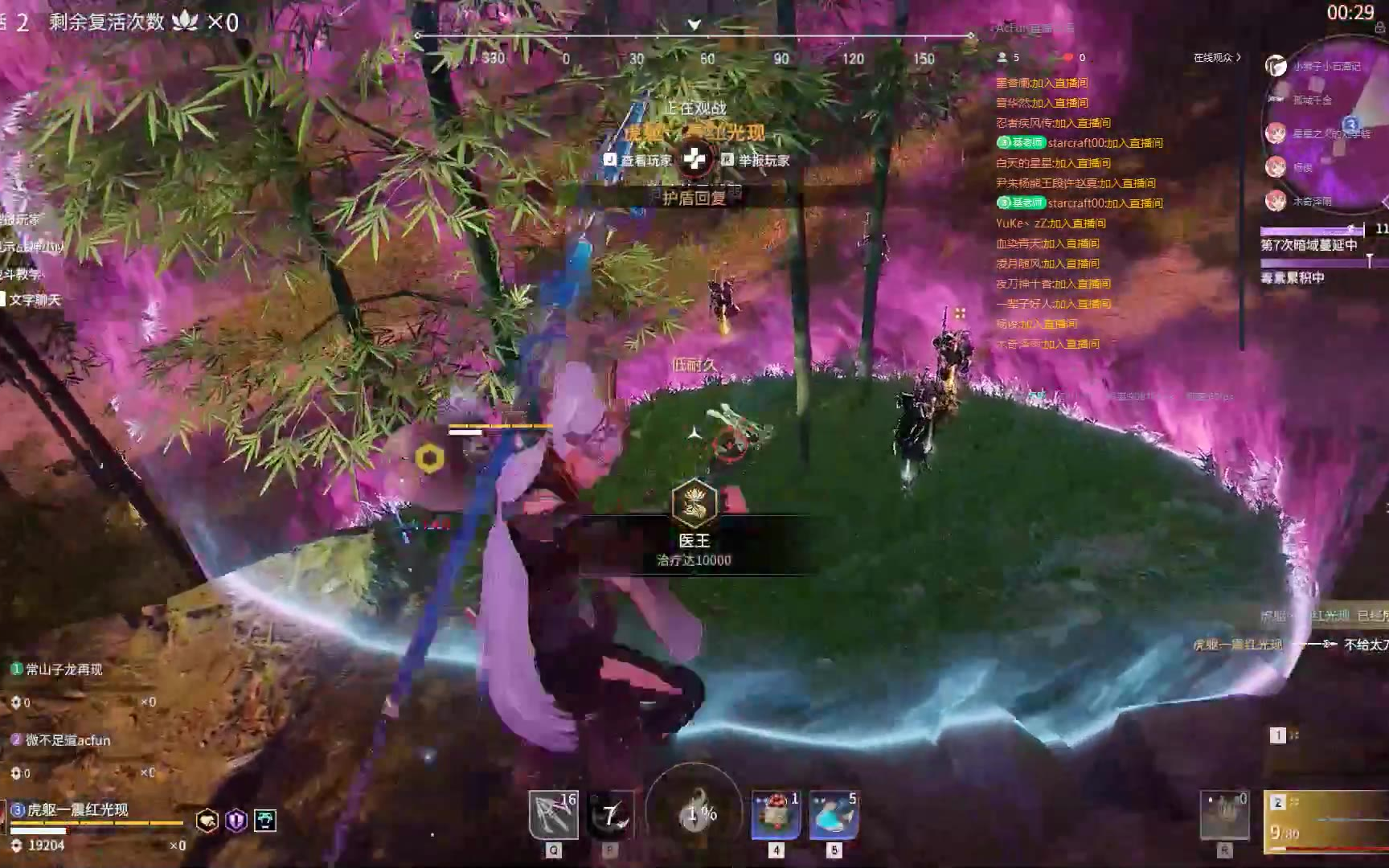The image size is (1389, 868).
Task: Select the grappling hook skill with 16 charges
Action: 553,814
